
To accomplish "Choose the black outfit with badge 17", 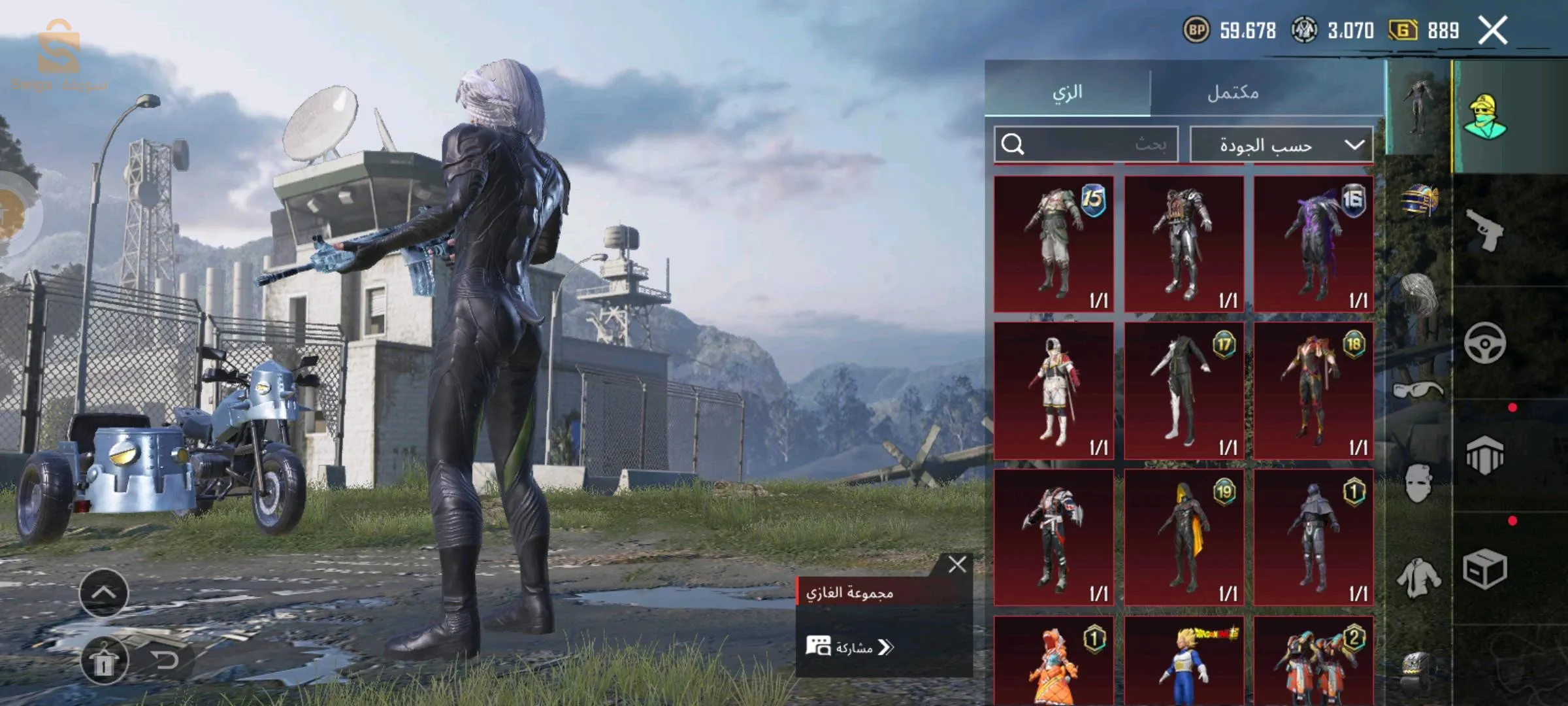I will 1183,390.
